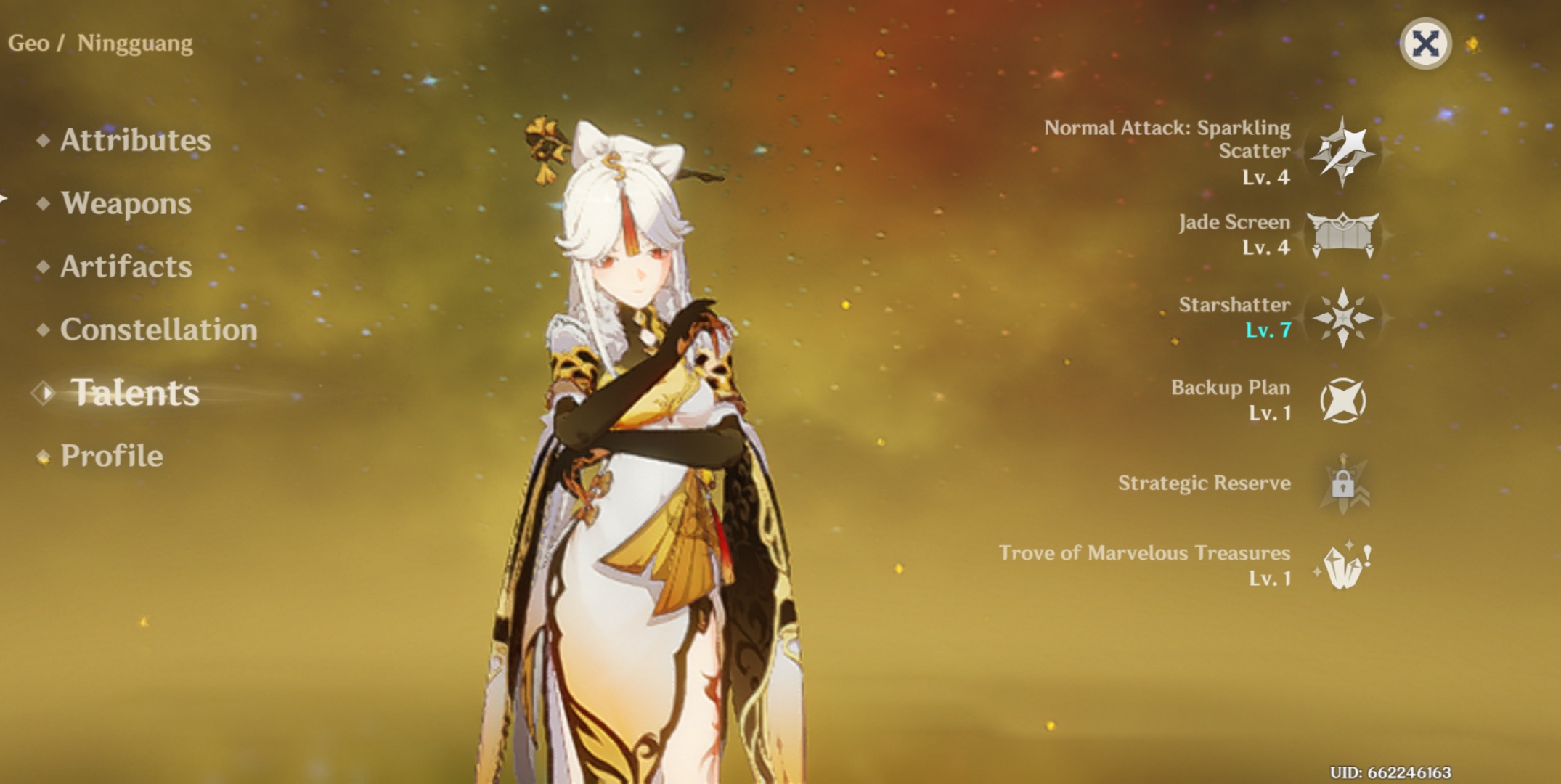This screenshot has height=784, width=1561.
Task: Select Attributes in the sidebar
Action: point(136,141)
